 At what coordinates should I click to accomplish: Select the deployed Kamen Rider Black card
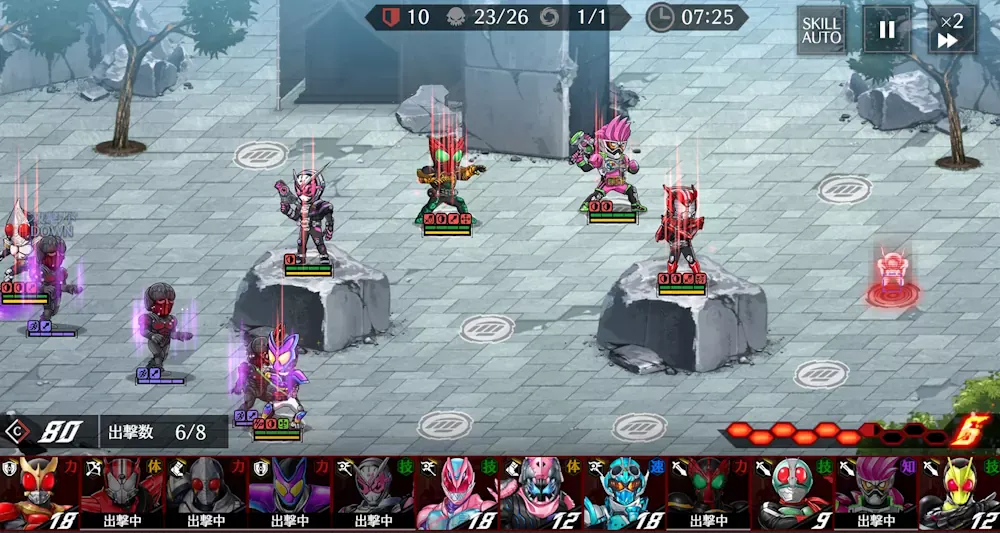206,492
